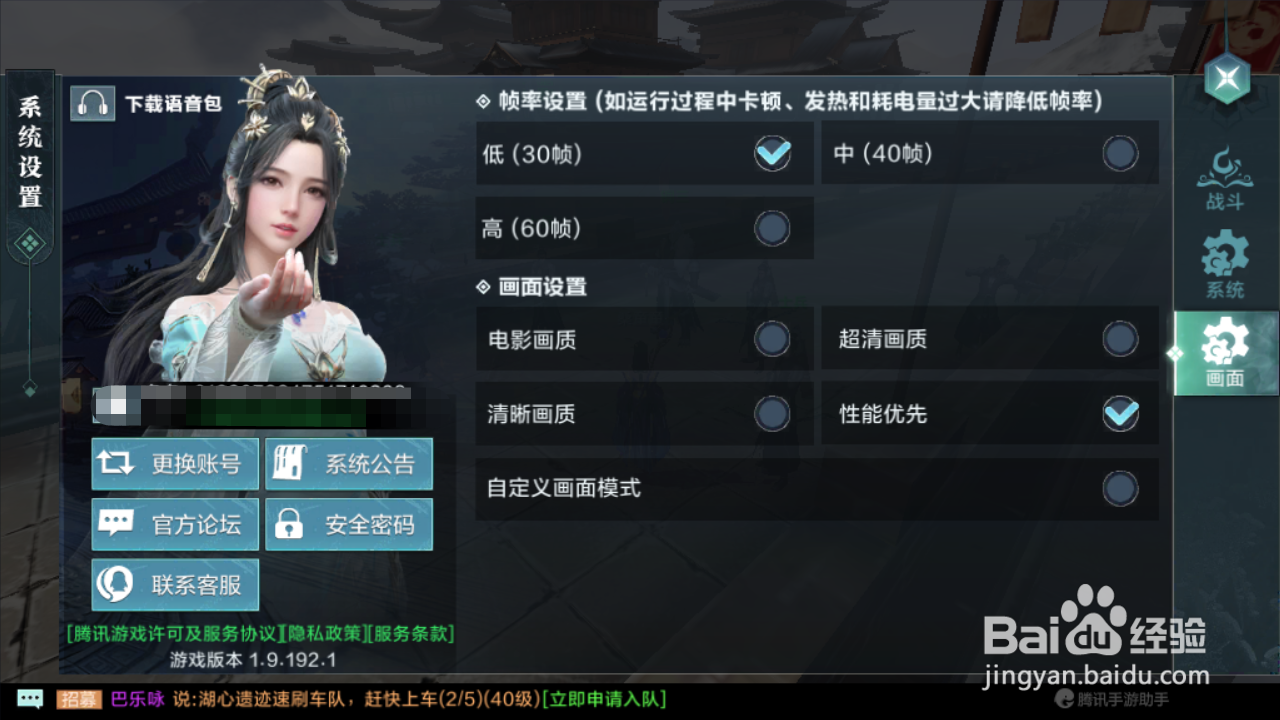Viewport: 1280px width, 720px height.
Task: Click the 更换账号 switch account button
Action: pos(174,463)
